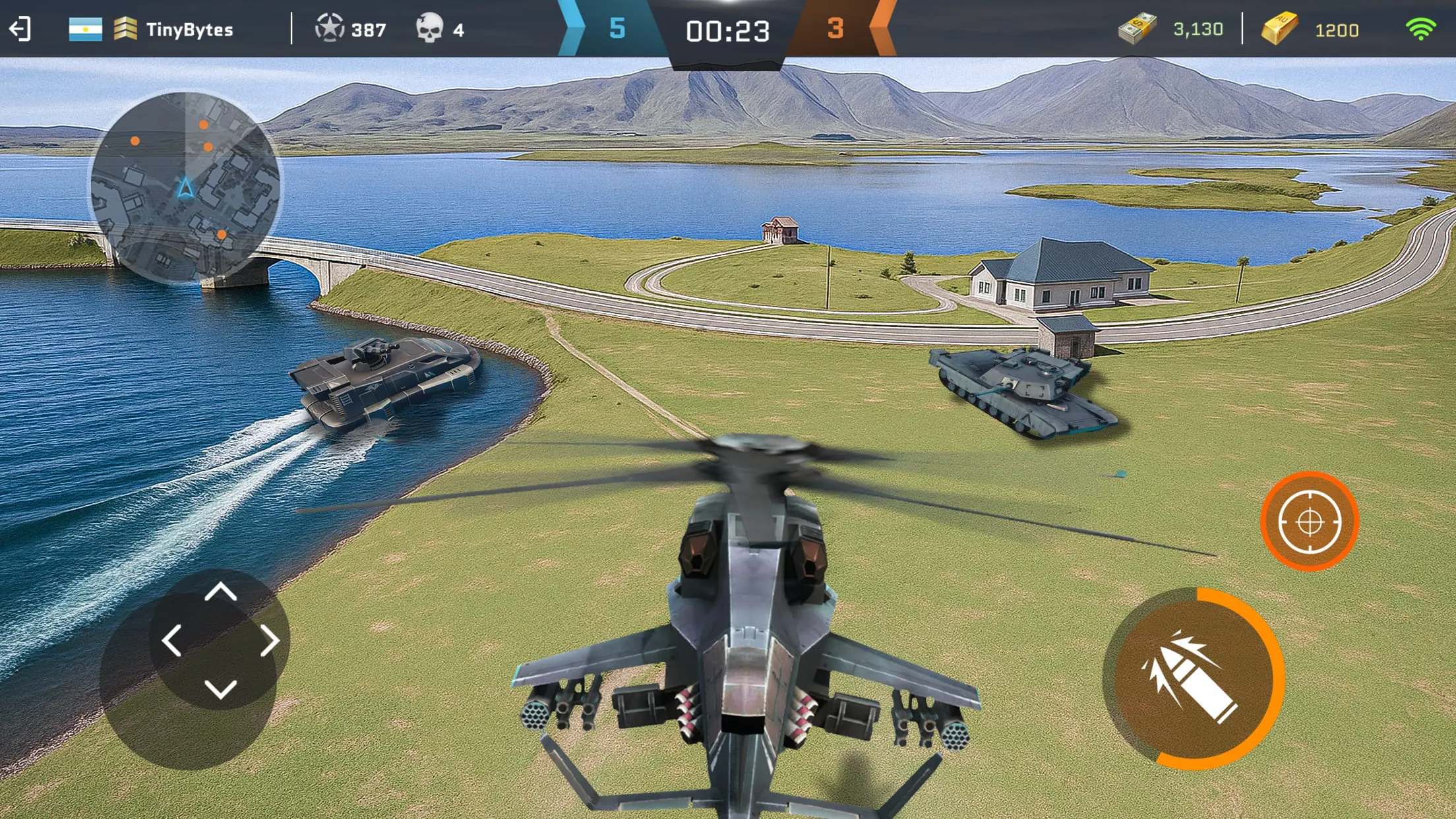Screen dimensions: 1456x819
Task: Select the Argentina flag icon
Action: [84, 29]
